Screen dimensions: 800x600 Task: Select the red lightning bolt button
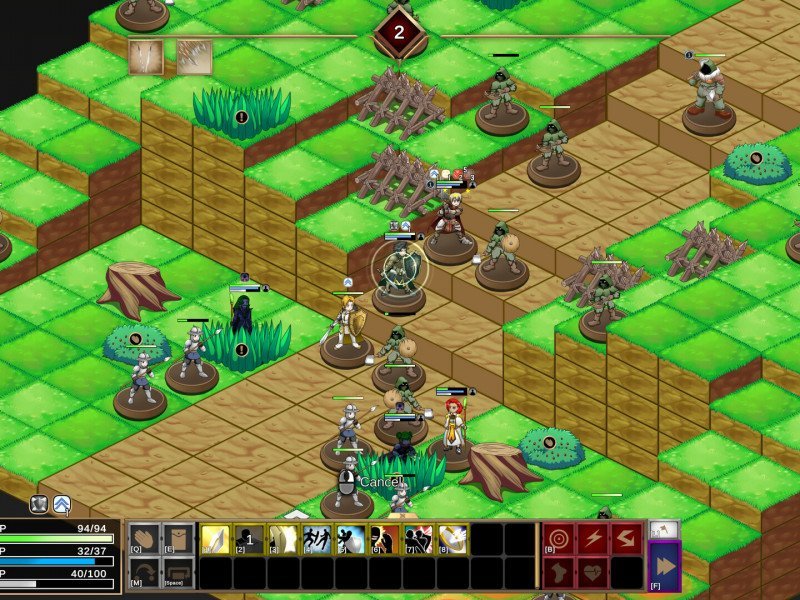pyautogui.click(x=593, y=539)
